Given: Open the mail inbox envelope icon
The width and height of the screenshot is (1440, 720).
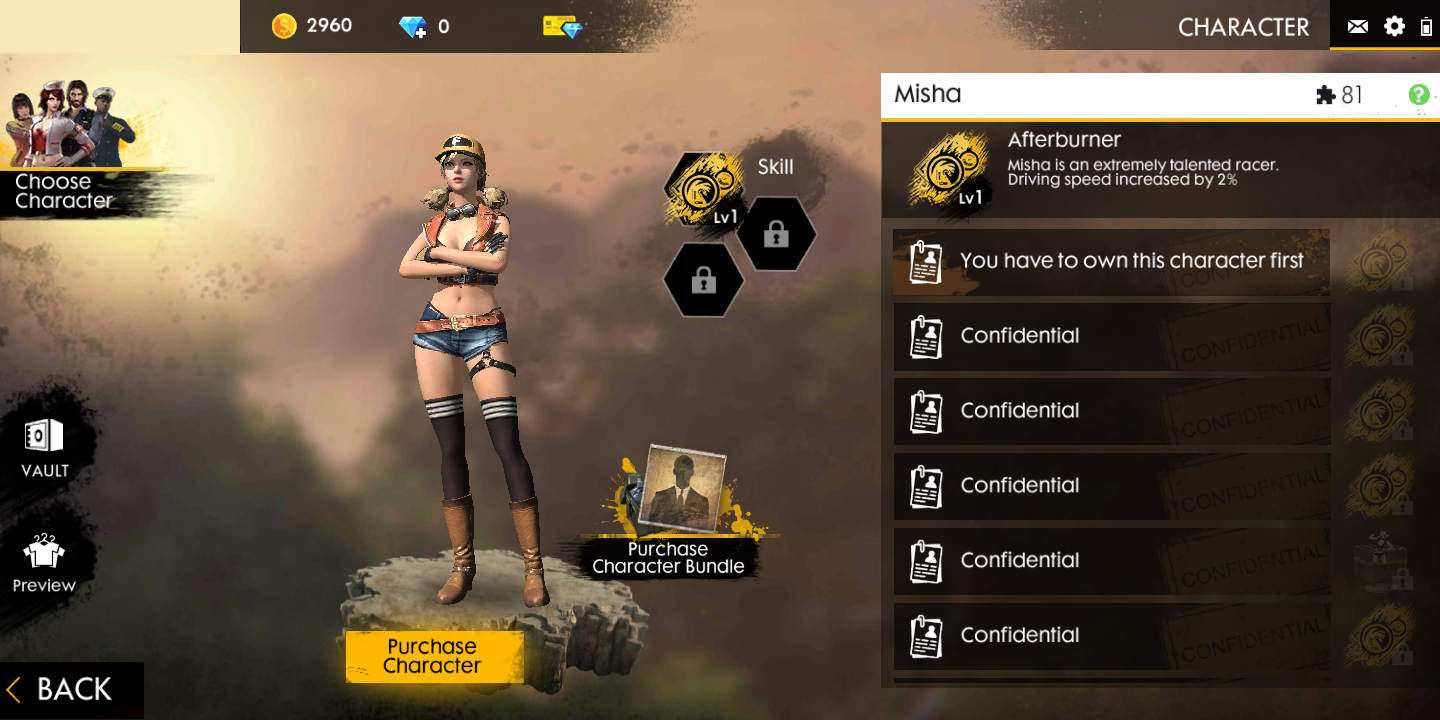Looking at the screenshot, I should click(x=1357, y=26).
